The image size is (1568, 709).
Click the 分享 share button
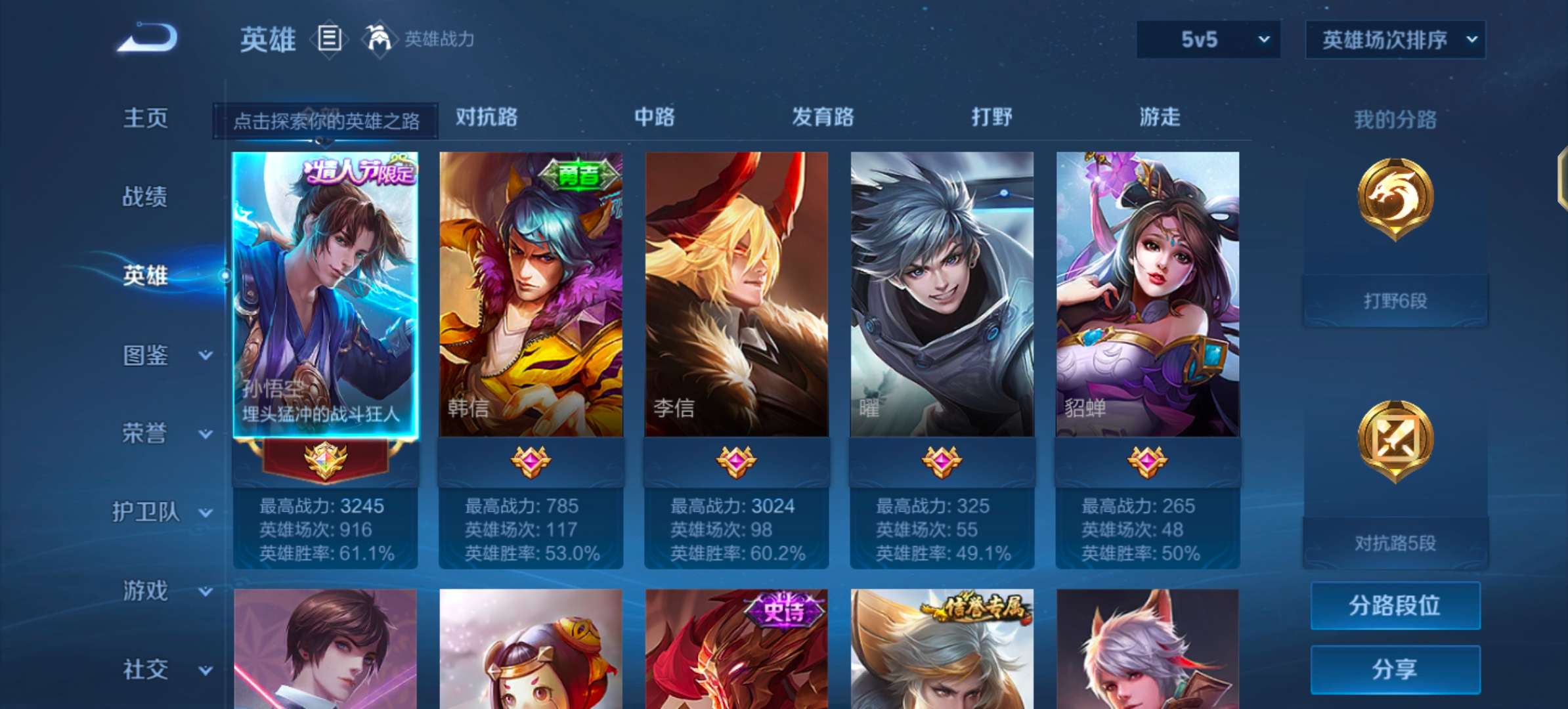pos(1394,669)
